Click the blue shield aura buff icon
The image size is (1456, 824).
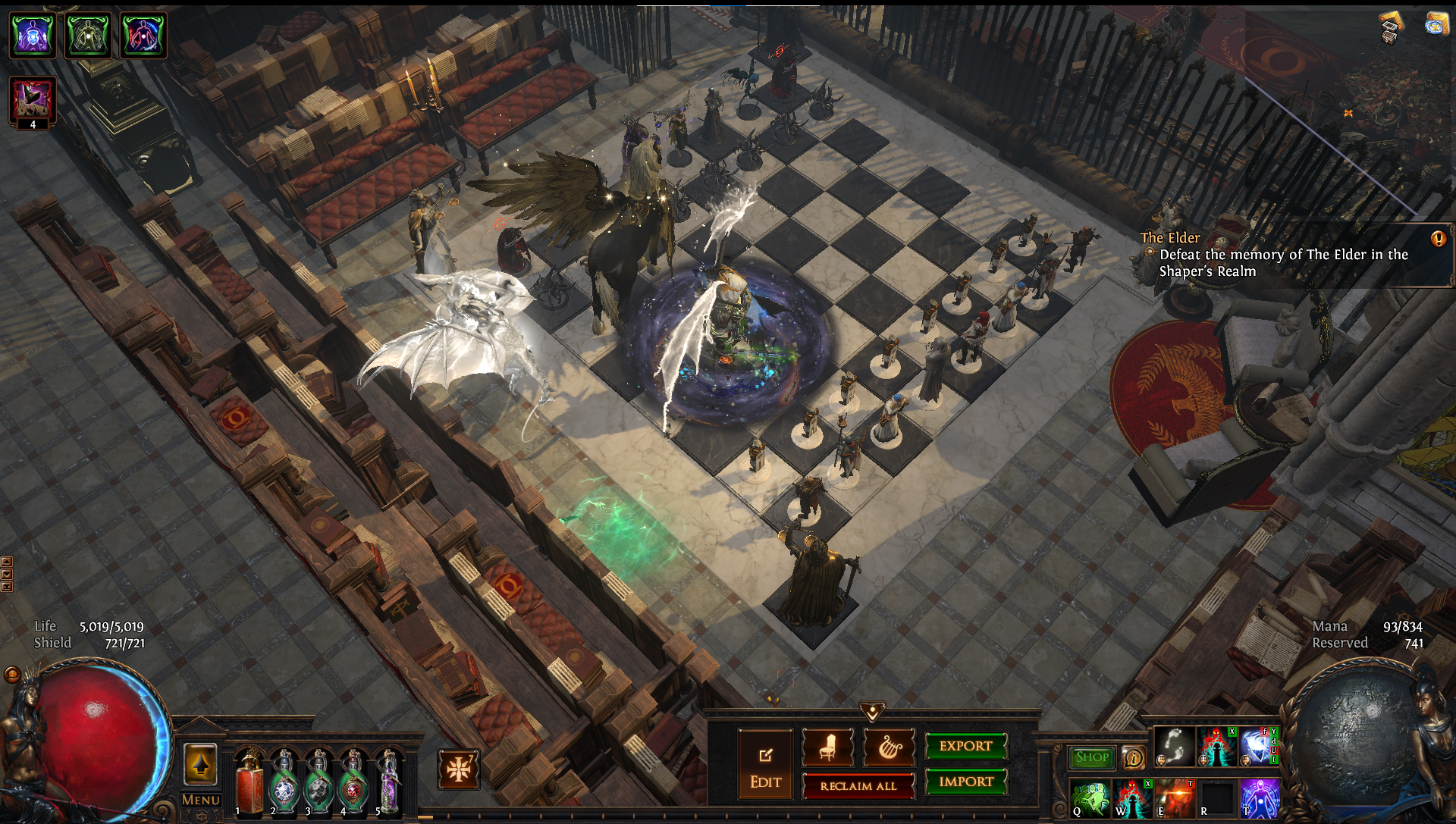click(32, 35)
